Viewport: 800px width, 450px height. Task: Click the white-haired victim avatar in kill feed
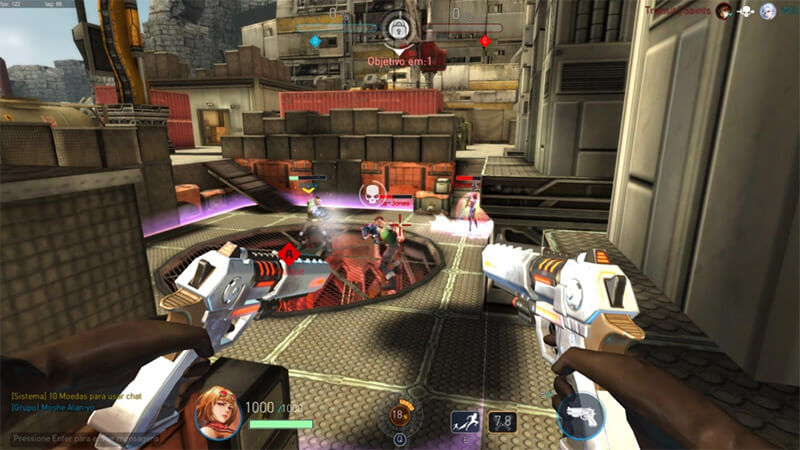click(768, 11)
